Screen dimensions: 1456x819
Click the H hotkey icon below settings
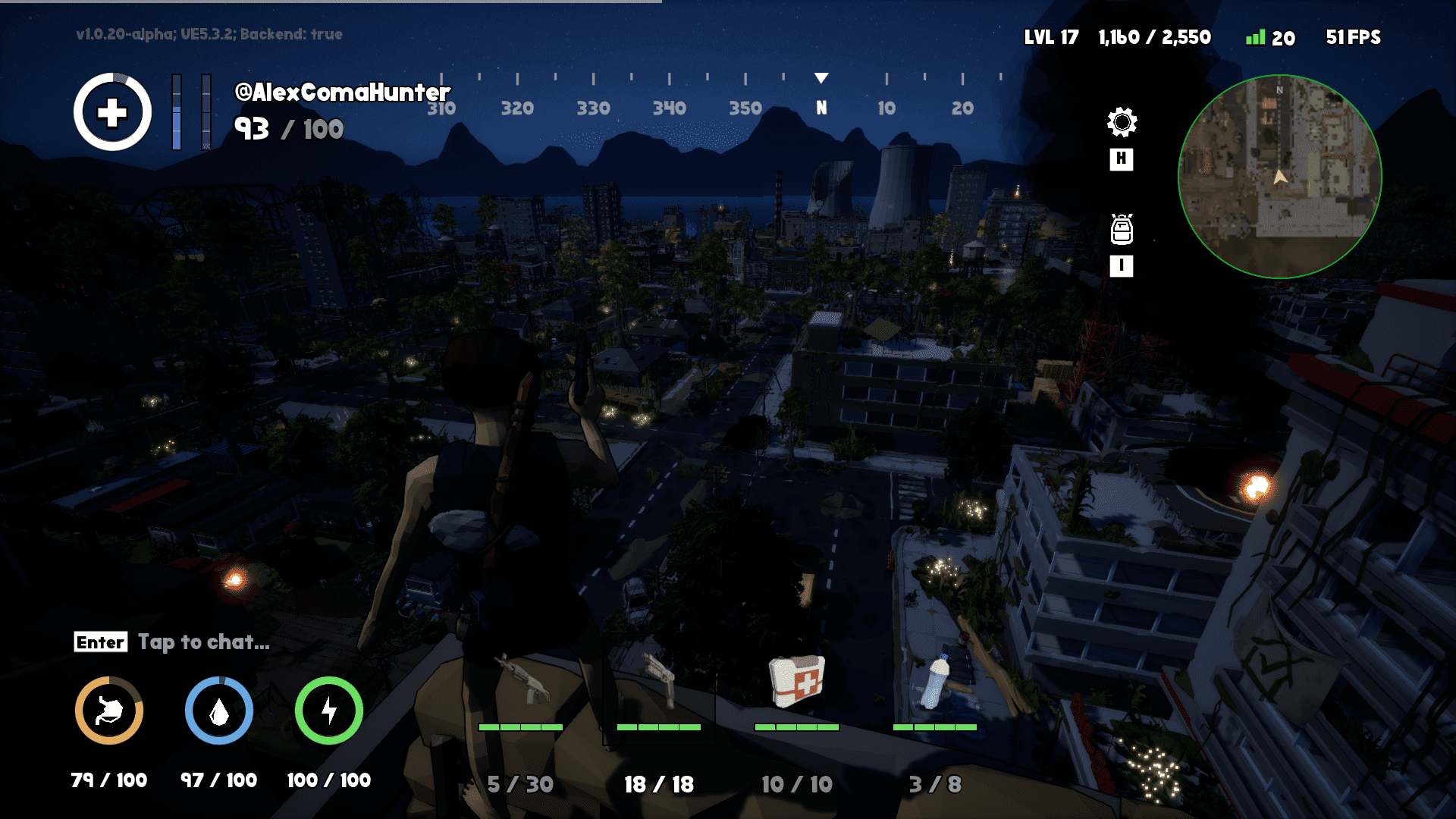pos(1121,160)
